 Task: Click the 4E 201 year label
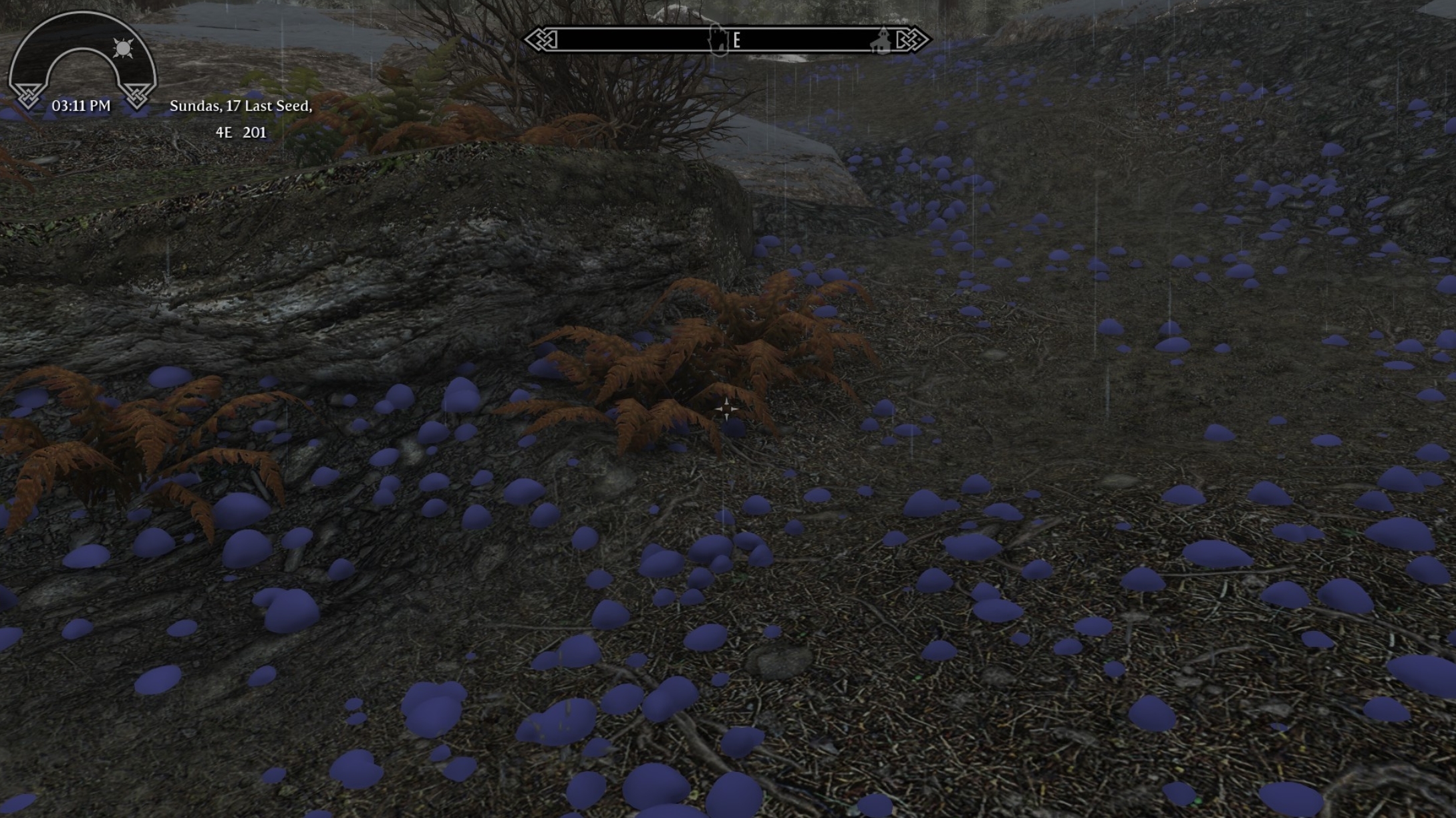pos(242,133)
